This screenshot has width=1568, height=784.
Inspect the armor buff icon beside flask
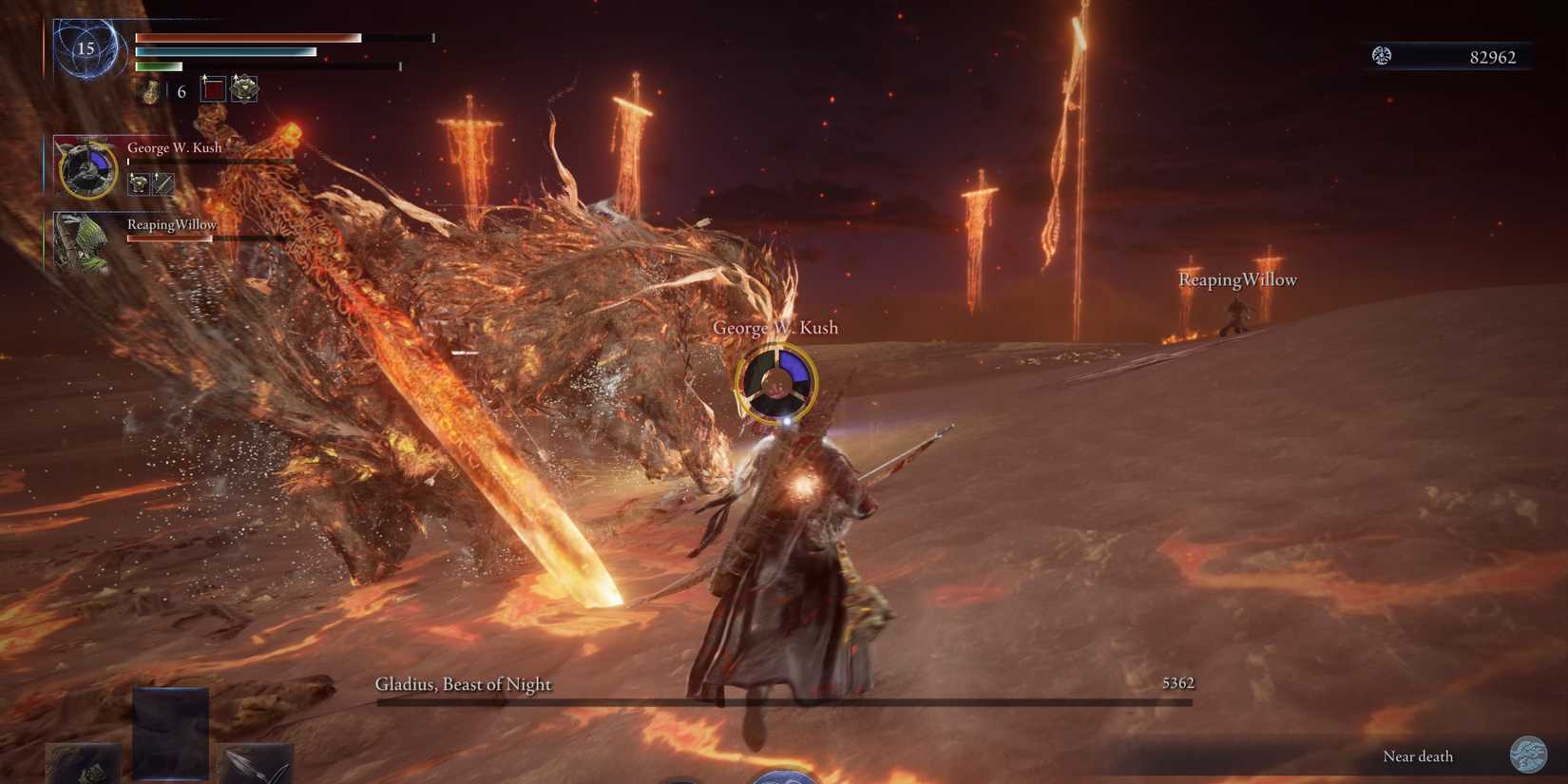(244, 89)
